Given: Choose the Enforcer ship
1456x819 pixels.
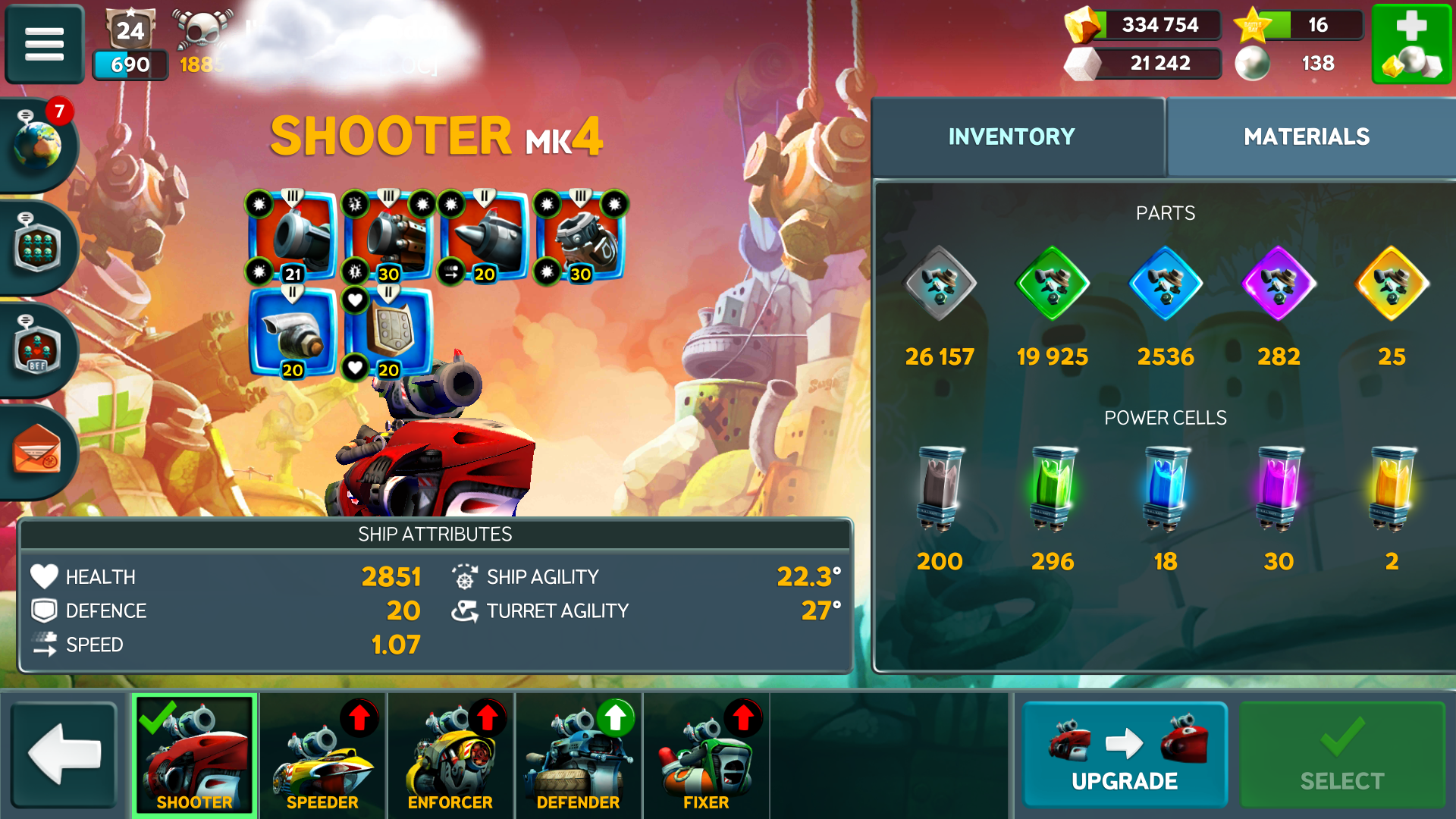Looking at the screenshot, I should [x=450, y=754].
